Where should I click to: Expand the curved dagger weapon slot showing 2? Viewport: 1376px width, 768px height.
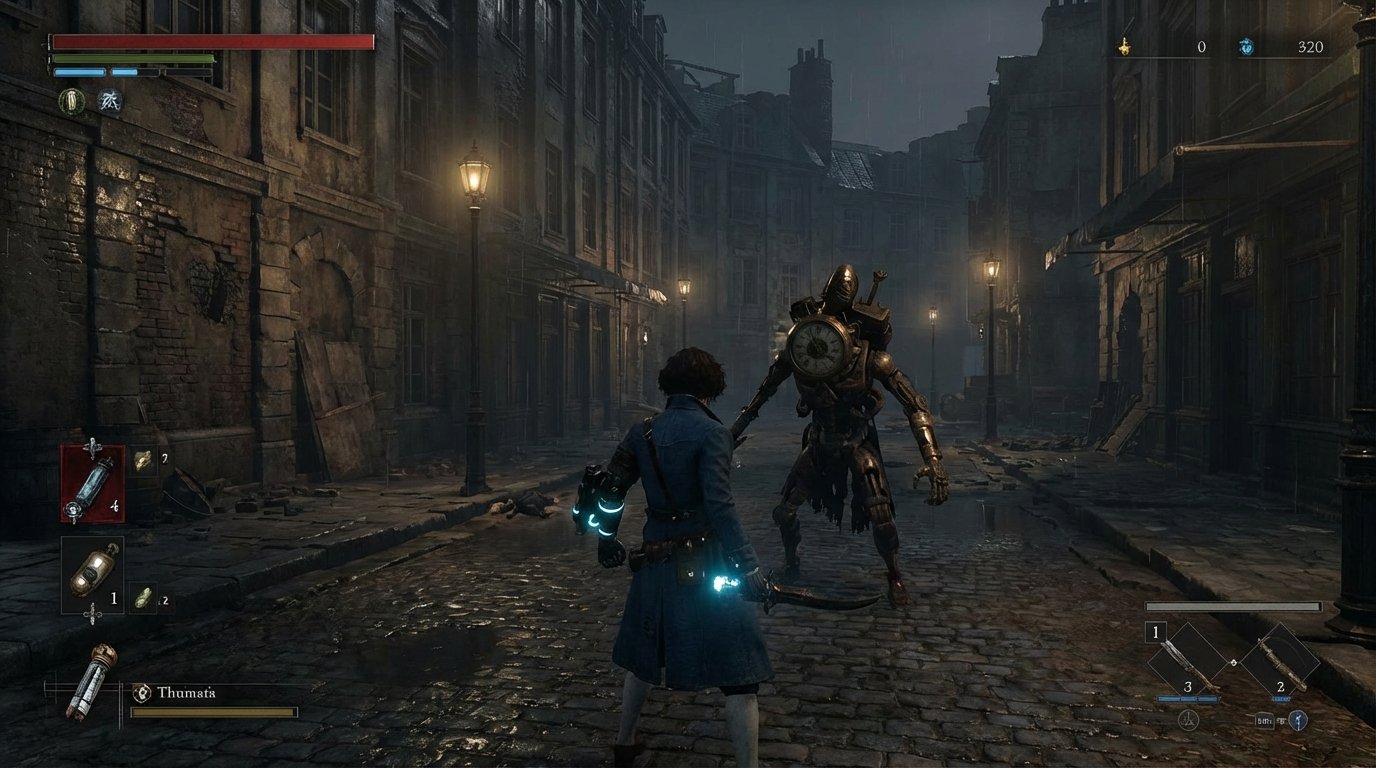pos(1280,660)
